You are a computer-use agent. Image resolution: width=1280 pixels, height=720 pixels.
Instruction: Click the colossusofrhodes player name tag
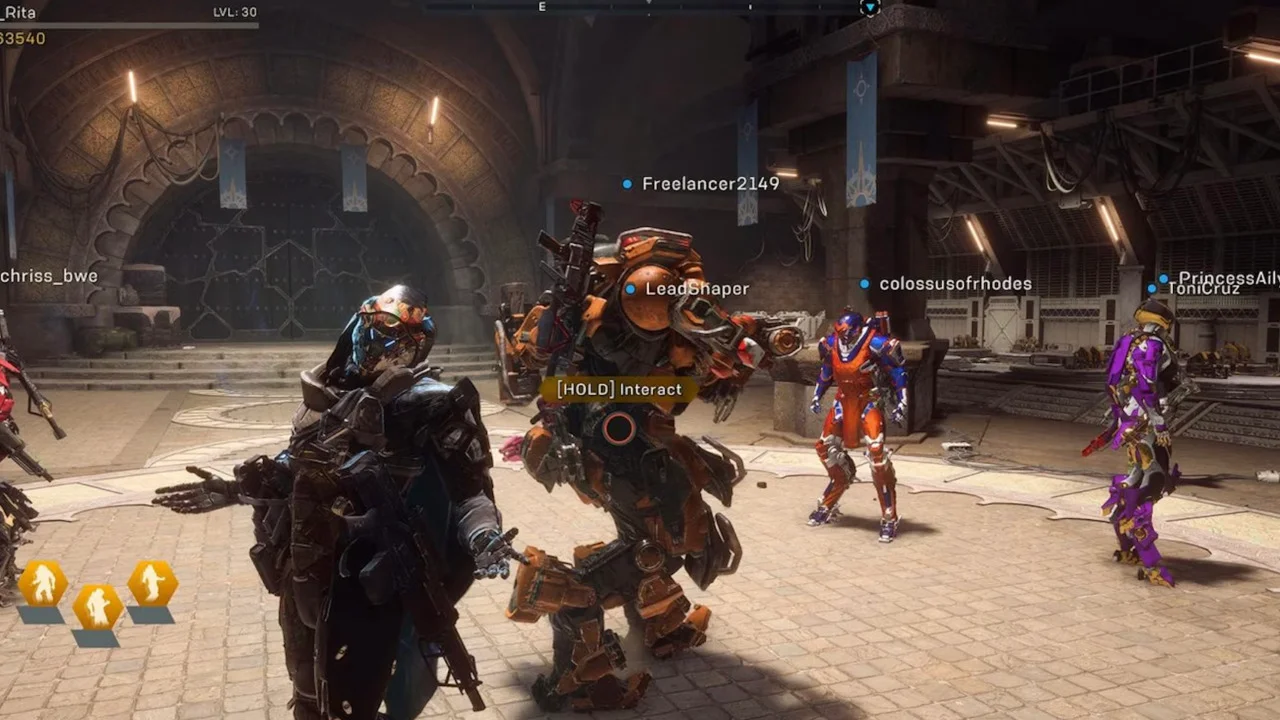(x=954, y=284)
